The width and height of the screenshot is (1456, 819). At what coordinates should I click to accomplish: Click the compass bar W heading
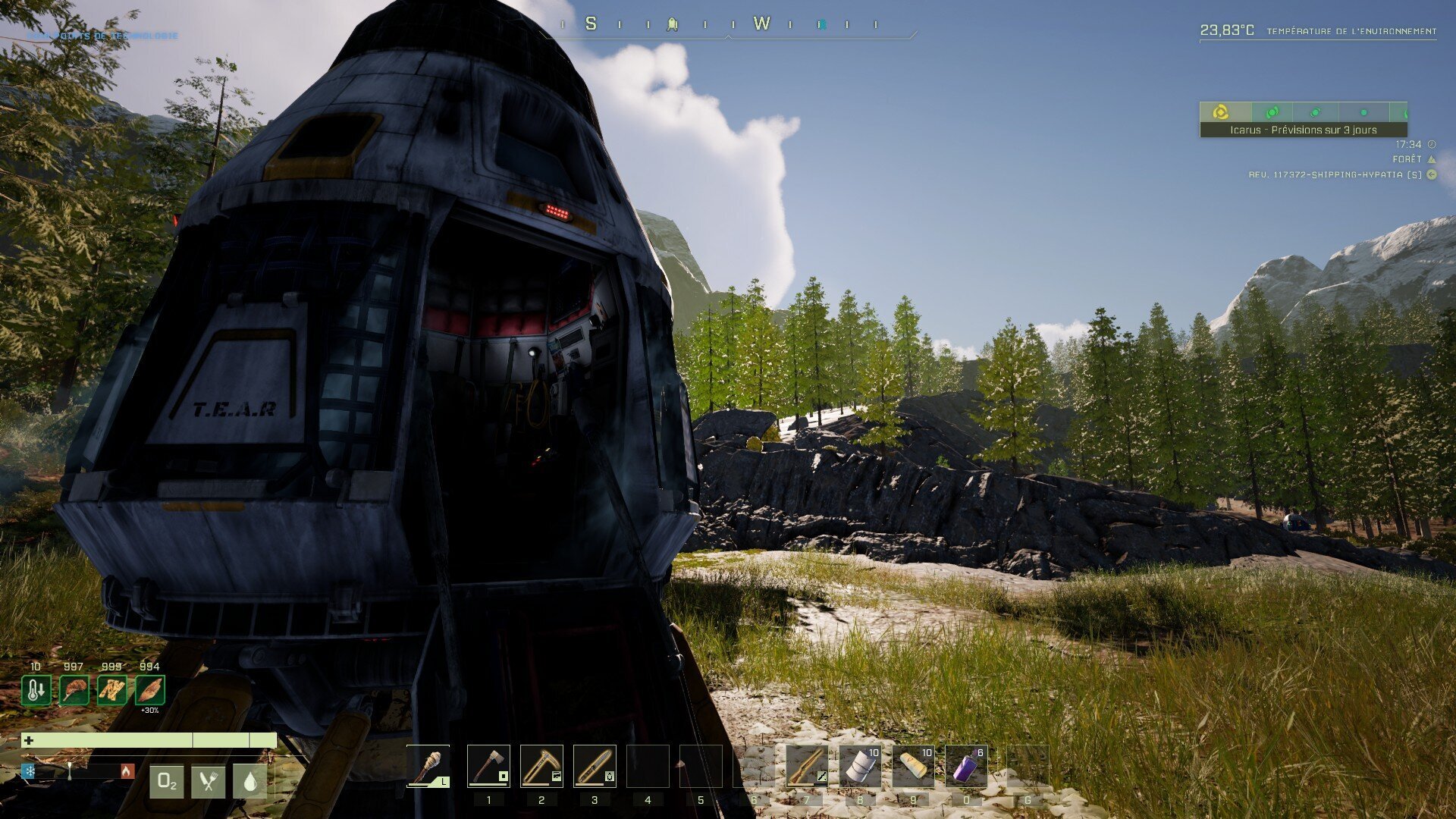coord(761,24)
